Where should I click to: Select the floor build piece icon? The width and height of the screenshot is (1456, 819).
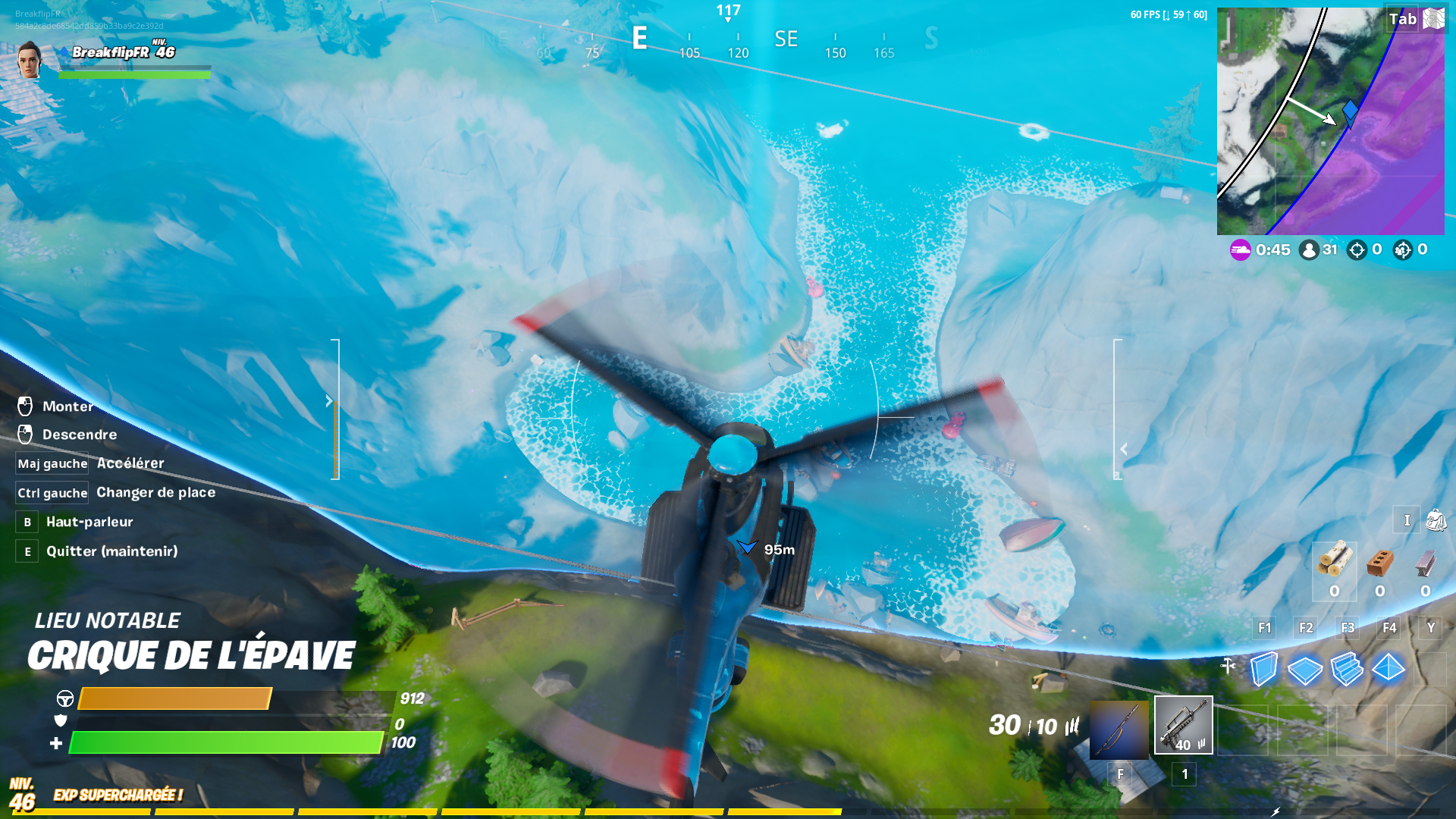(x=1307, y=671)
